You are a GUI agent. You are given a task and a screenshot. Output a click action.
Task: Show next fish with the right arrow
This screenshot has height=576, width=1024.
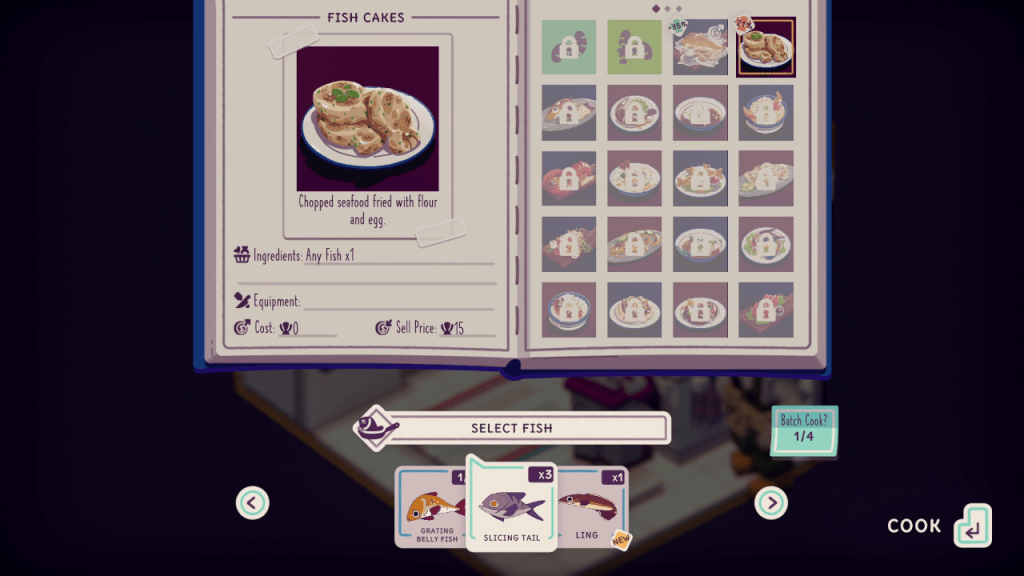(771, 502)
